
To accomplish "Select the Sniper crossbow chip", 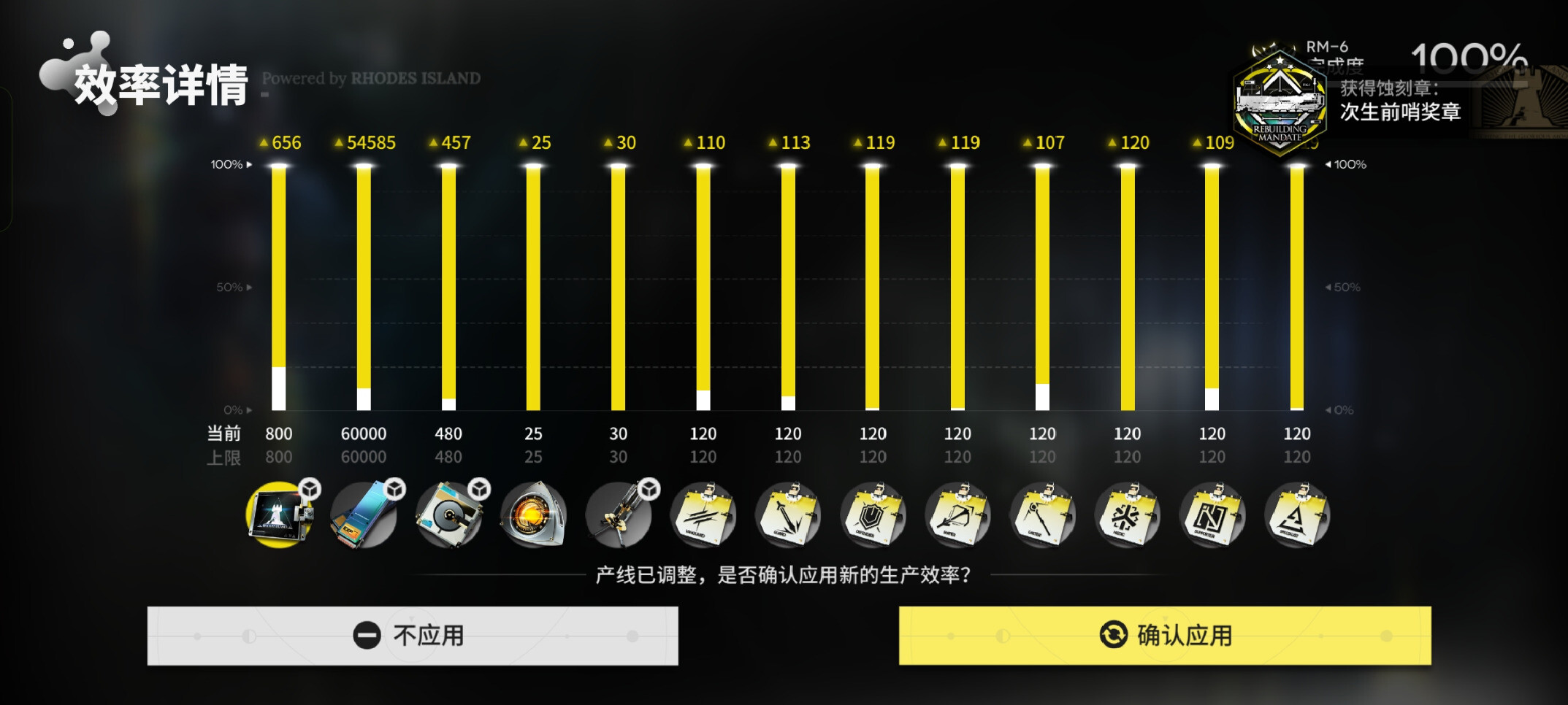I will [957, 515].
